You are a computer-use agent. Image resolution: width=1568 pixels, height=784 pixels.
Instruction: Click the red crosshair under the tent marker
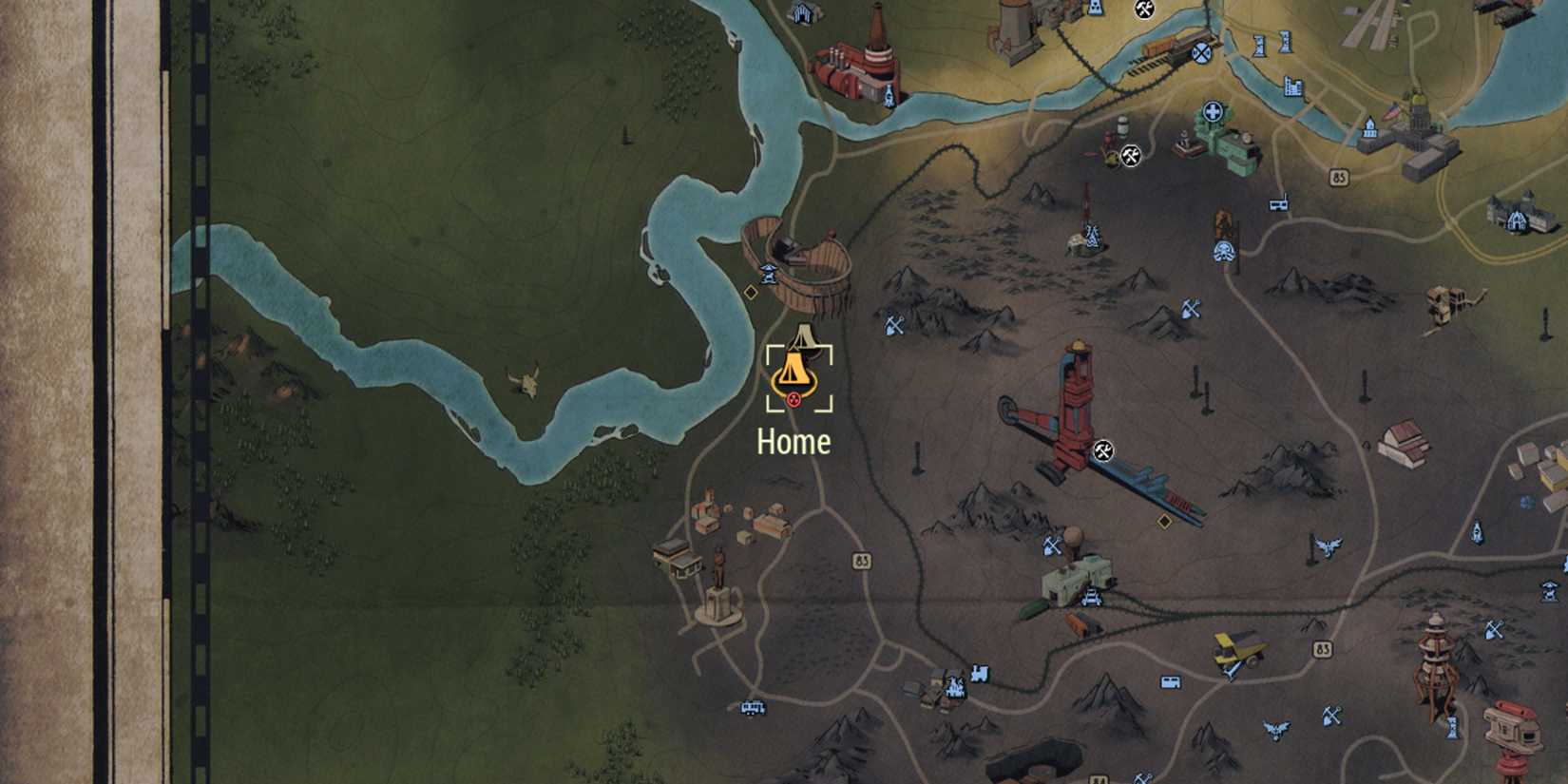(793, 399)
